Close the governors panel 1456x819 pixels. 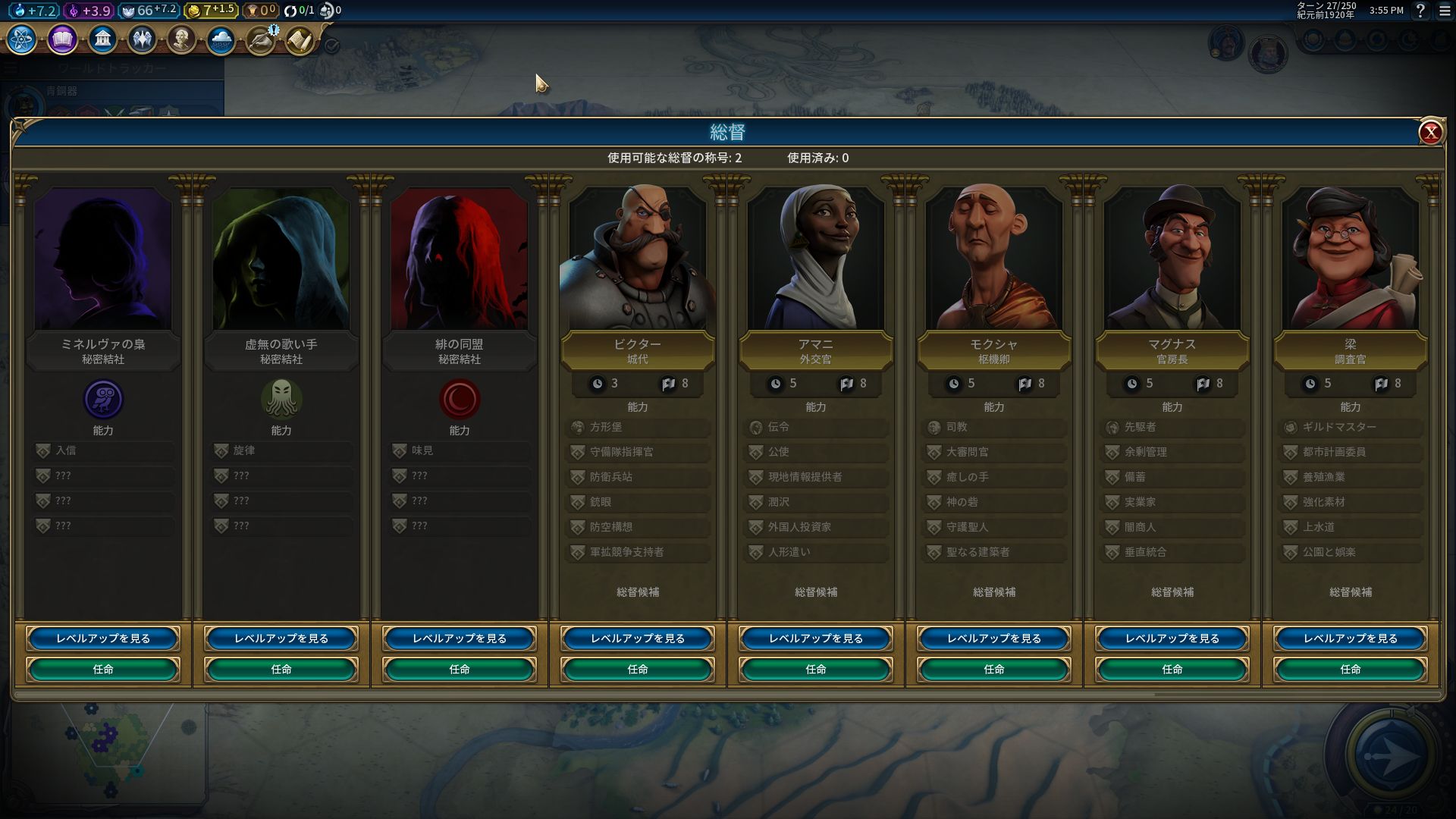click(x=1430, y=133)
